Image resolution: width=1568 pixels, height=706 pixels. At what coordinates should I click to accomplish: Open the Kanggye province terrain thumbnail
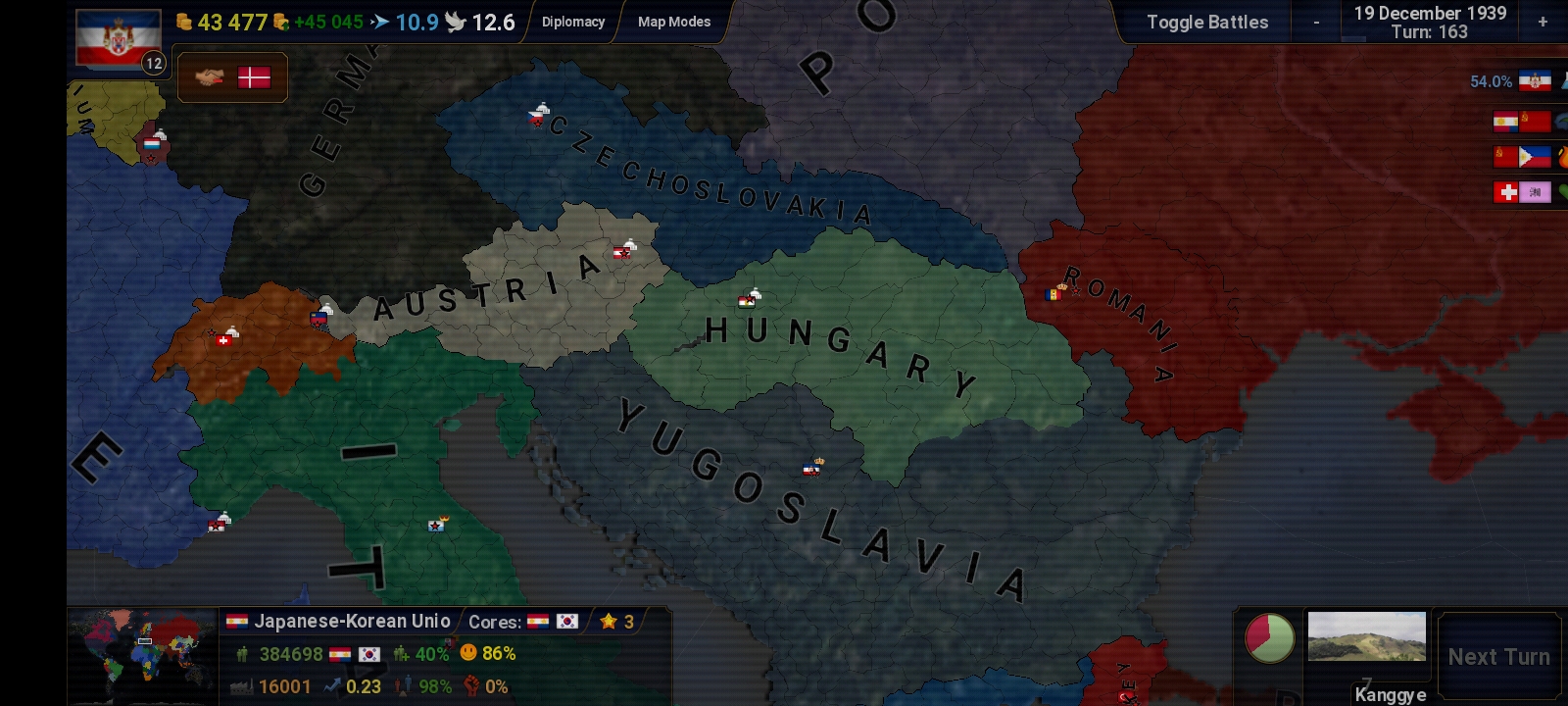click(1366, 637)
